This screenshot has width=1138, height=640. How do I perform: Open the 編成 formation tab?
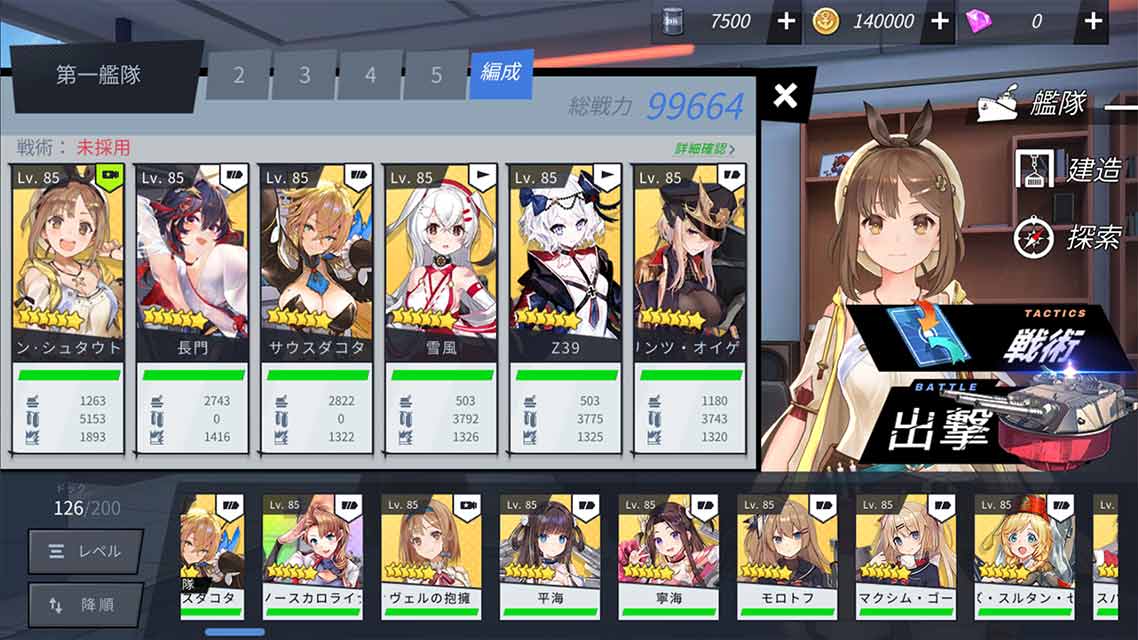(x=501, y=74)
